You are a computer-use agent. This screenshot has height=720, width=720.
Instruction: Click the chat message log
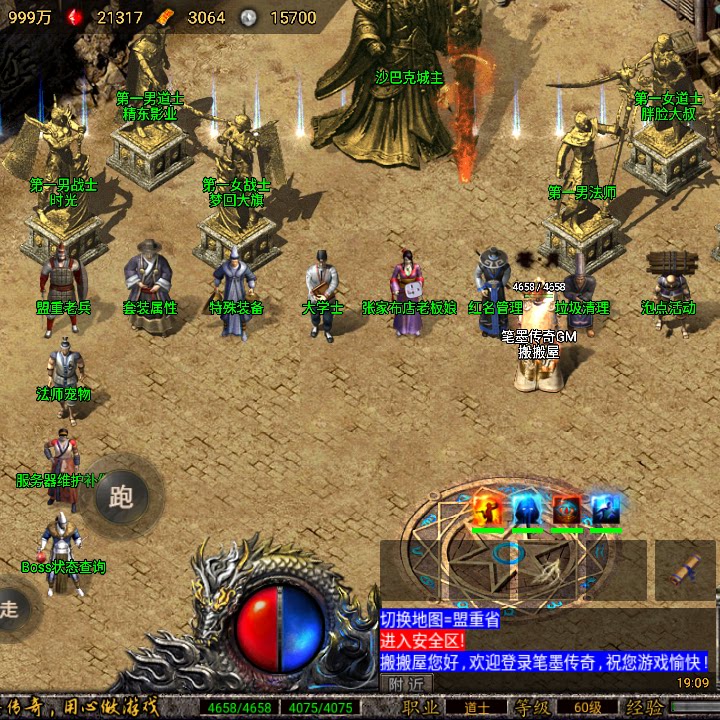(x=546, y=640)
